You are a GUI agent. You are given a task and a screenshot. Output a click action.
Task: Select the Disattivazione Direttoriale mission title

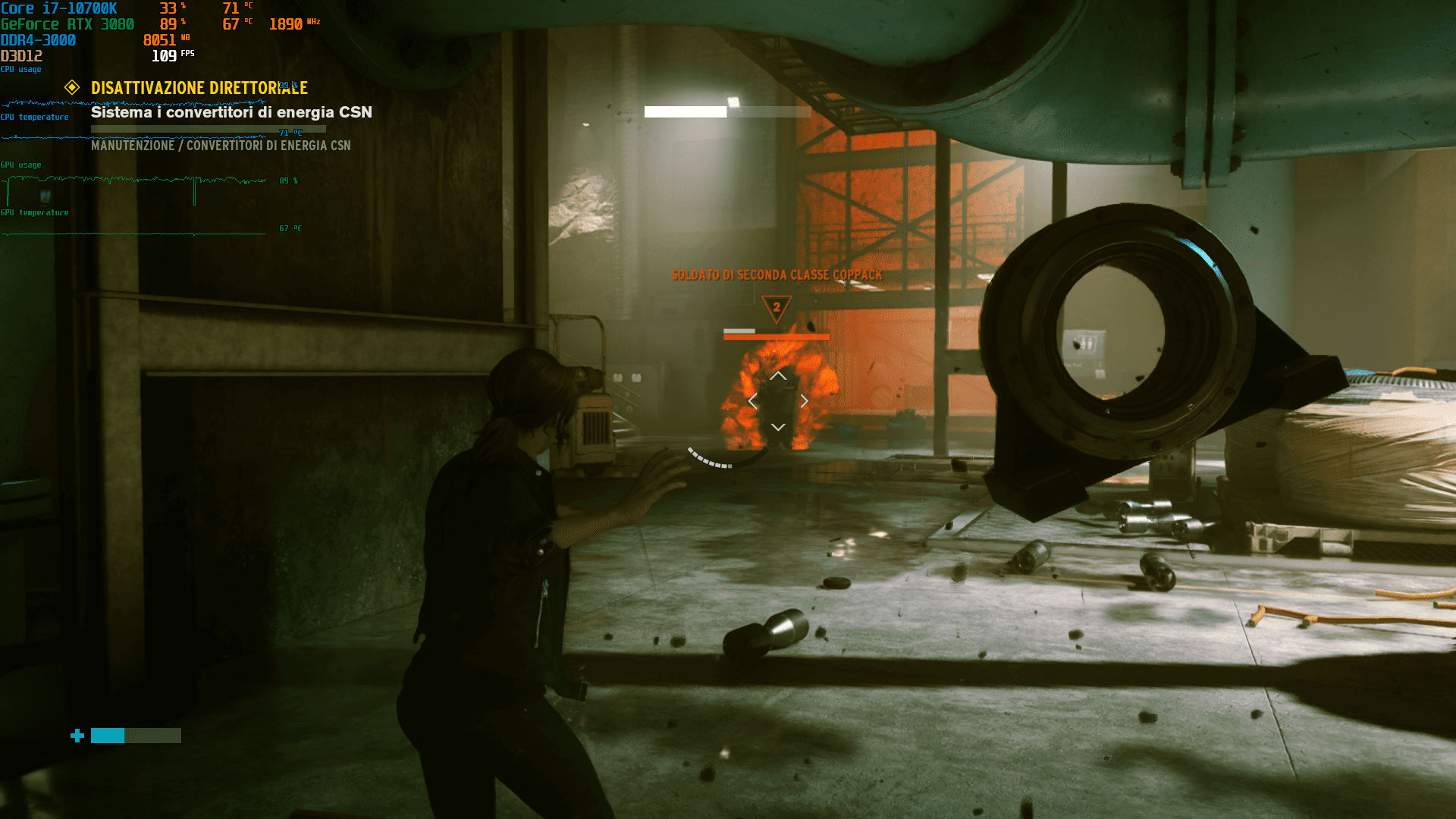(199, 88)
